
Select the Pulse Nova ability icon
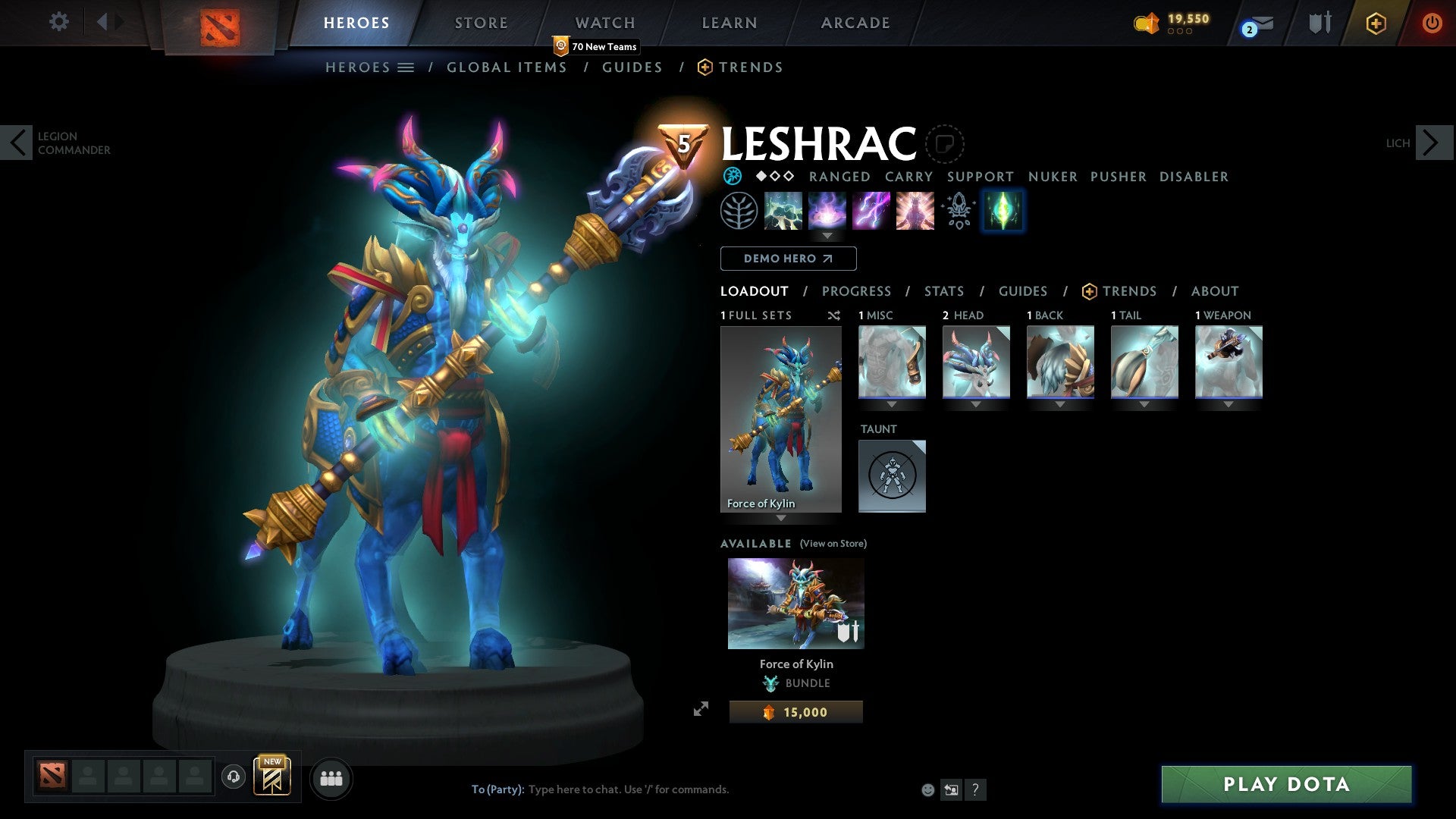pyautogui.click(x=915, y=211)
